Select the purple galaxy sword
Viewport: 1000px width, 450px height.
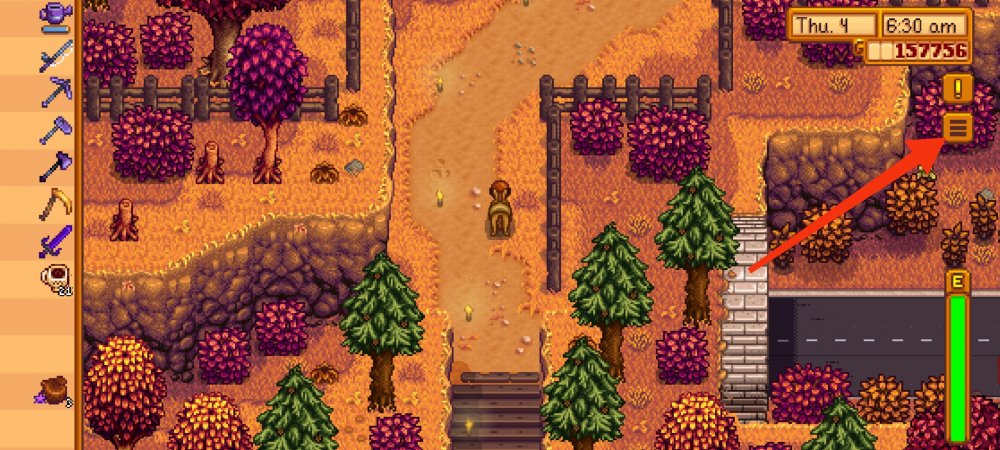pos(55,240)
